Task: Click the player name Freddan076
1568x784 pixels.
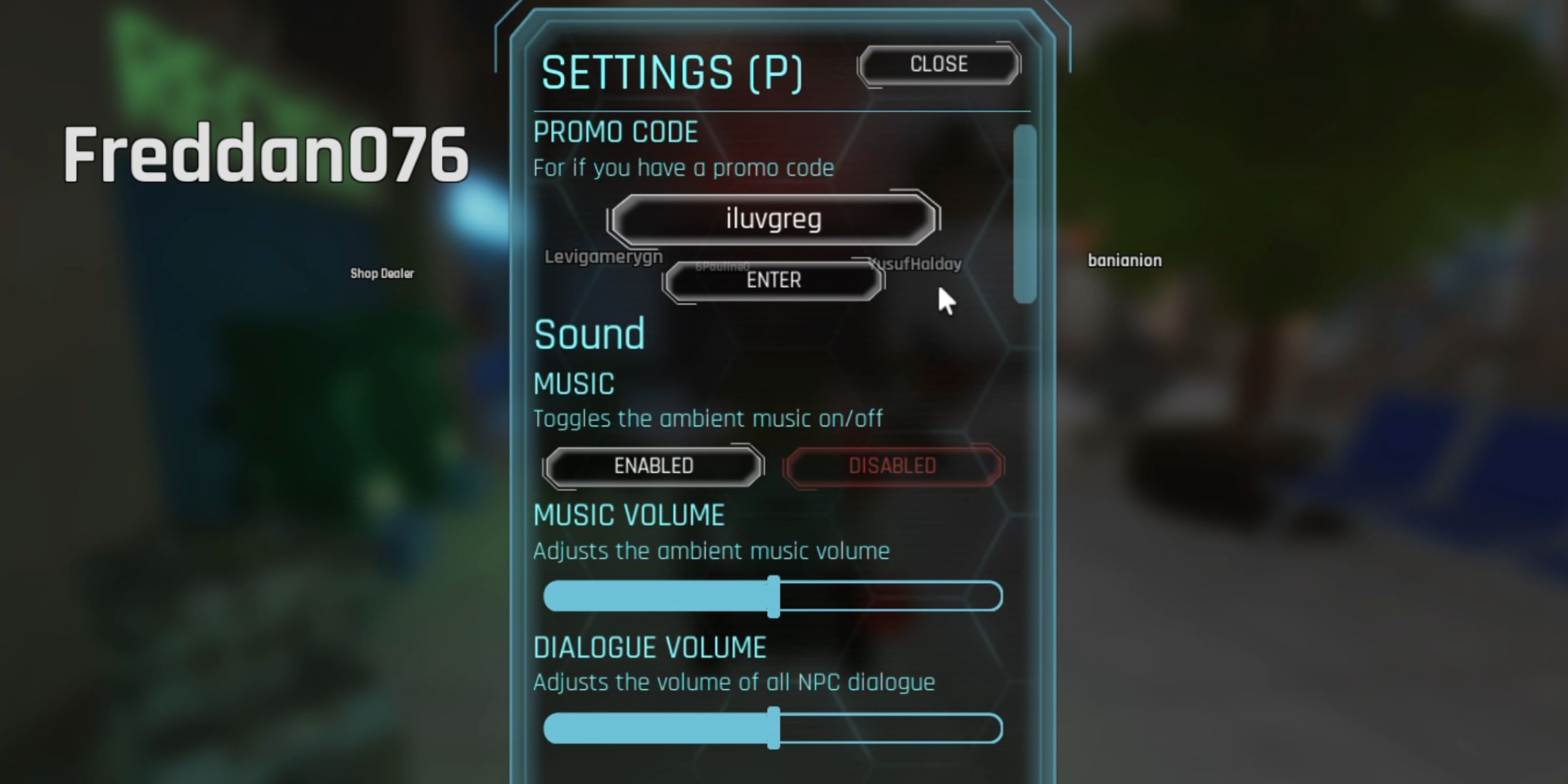Action: tap(267, 155)
